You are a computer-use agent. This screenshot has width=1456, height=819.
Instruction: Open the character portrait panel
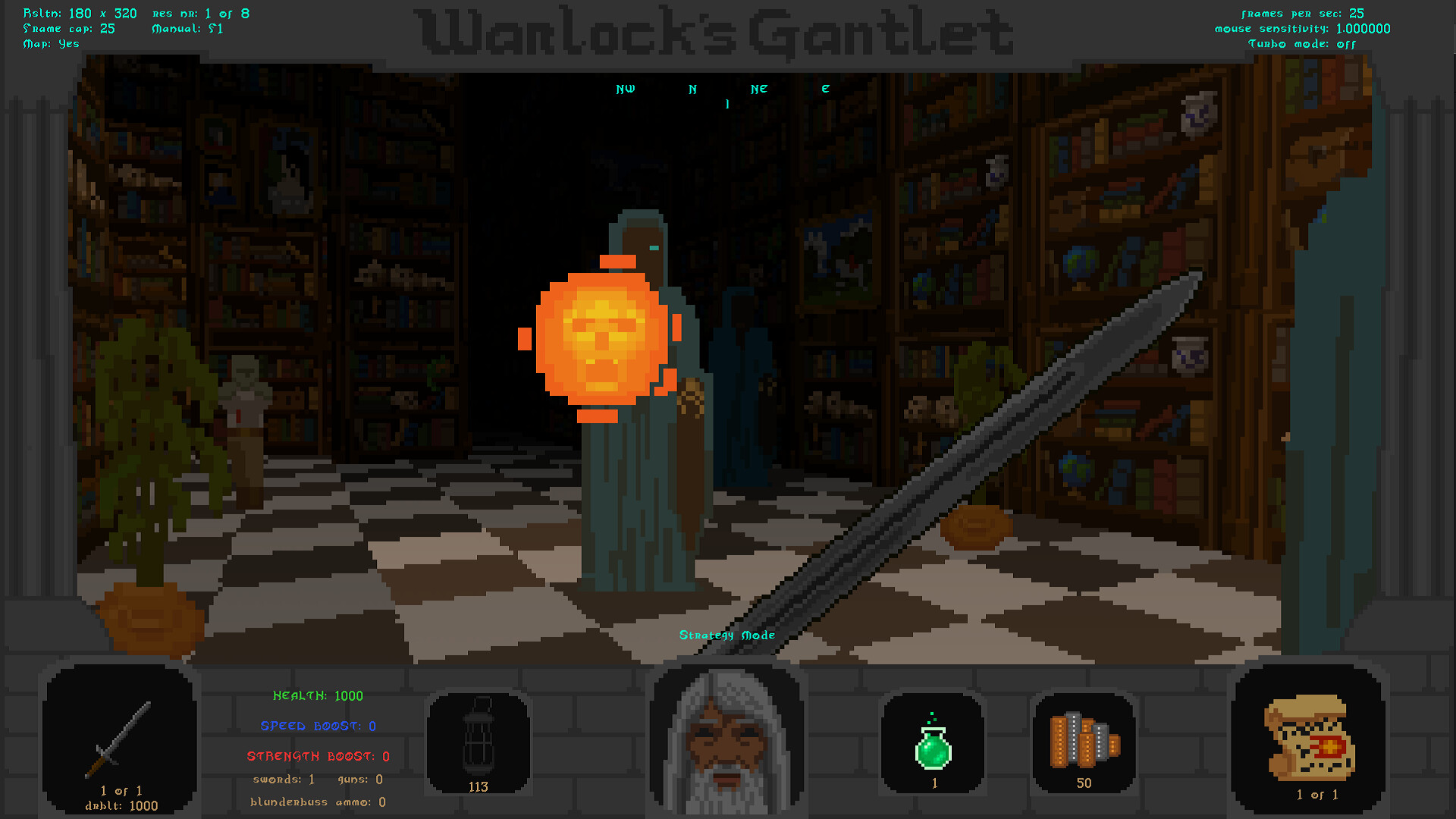pos(726,739)
